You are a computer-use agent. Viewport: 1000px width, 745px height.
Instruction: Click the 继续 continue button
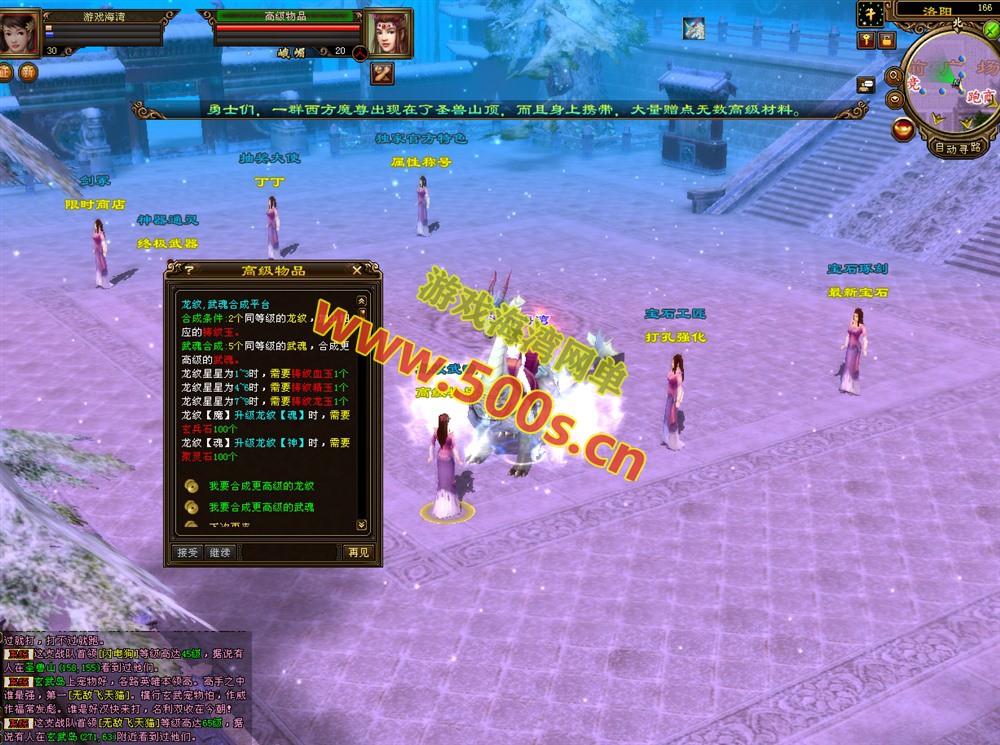point(219,552)
